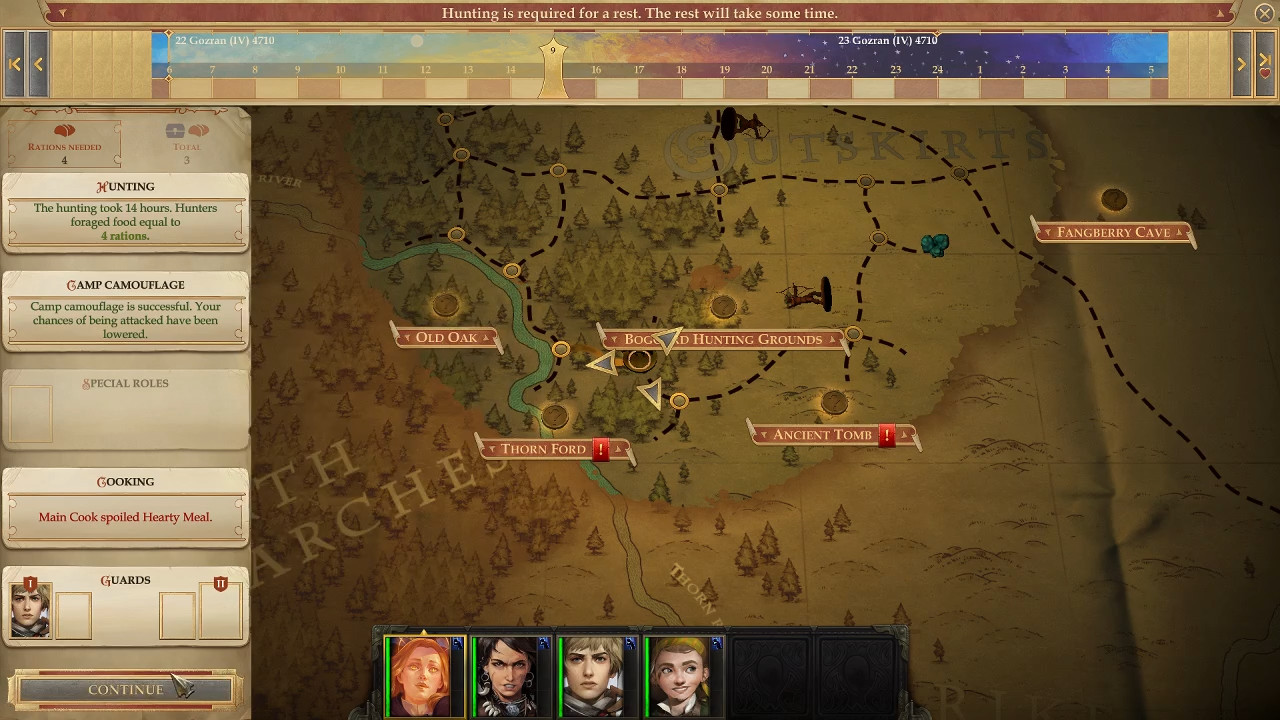Step the timeline back one notch
This screenshot has height=720, width=1280.
[39, 64]
